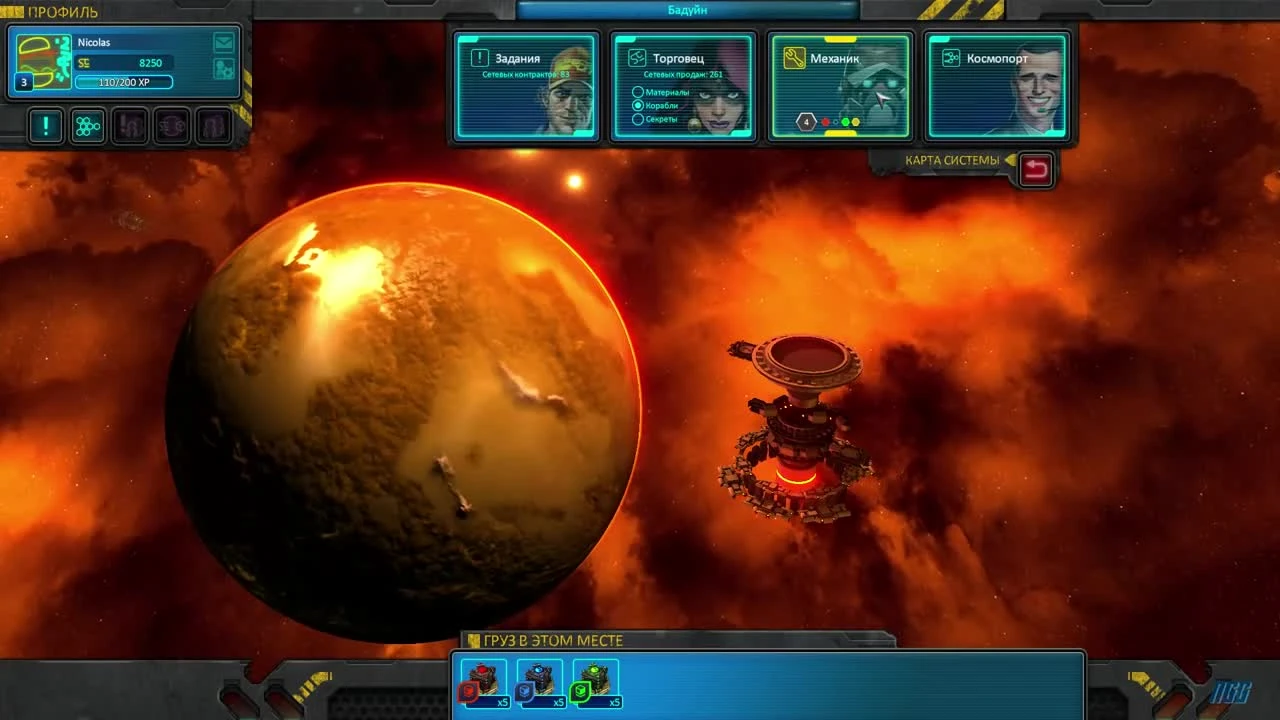Select the red cargo crate x5 thumbnail
This screenshot has width=1280, height=720.
pyautogui.click(x=483, y=683)
